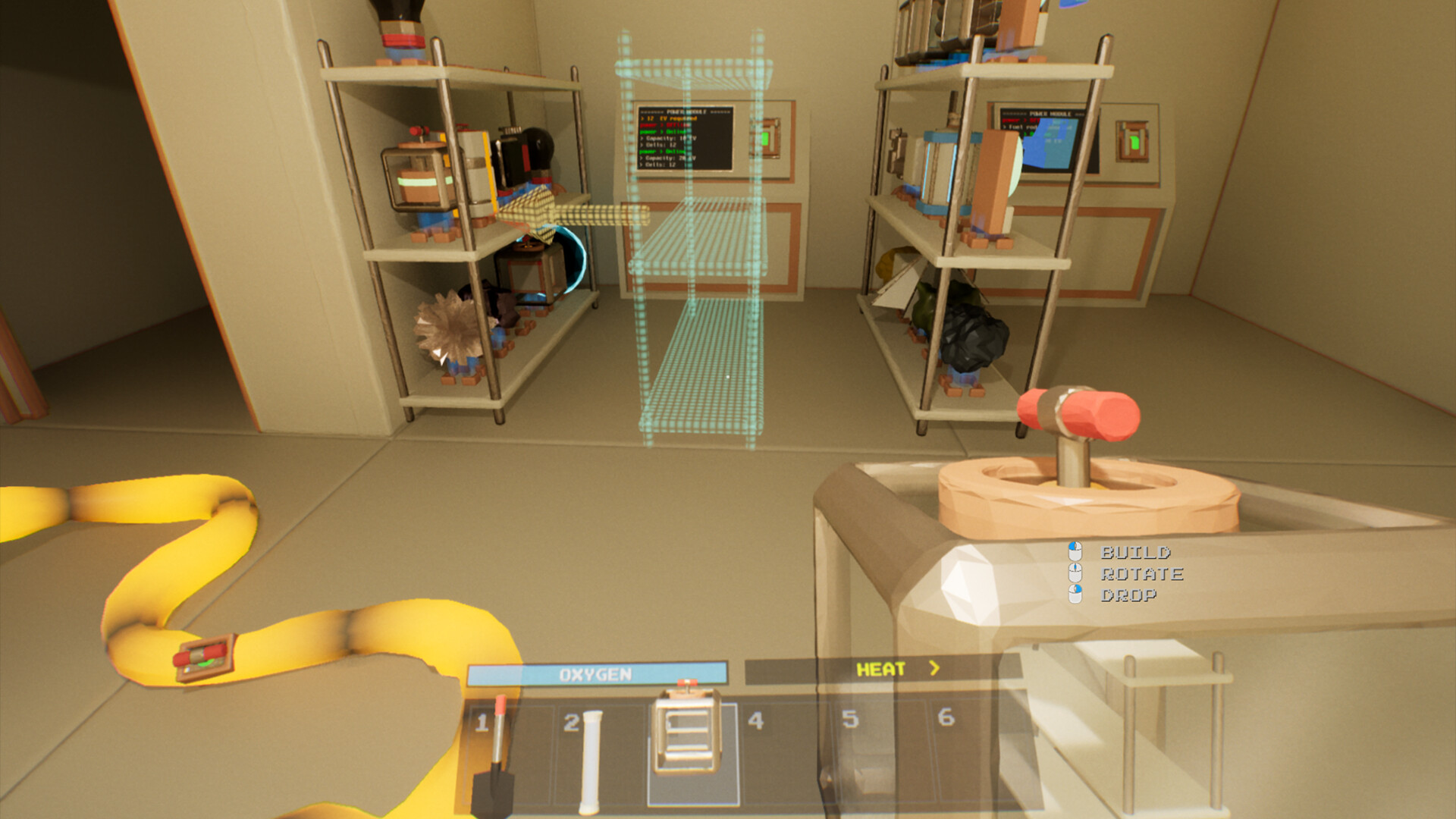Expand the HEAT section via its chevron

coord(933,669)
